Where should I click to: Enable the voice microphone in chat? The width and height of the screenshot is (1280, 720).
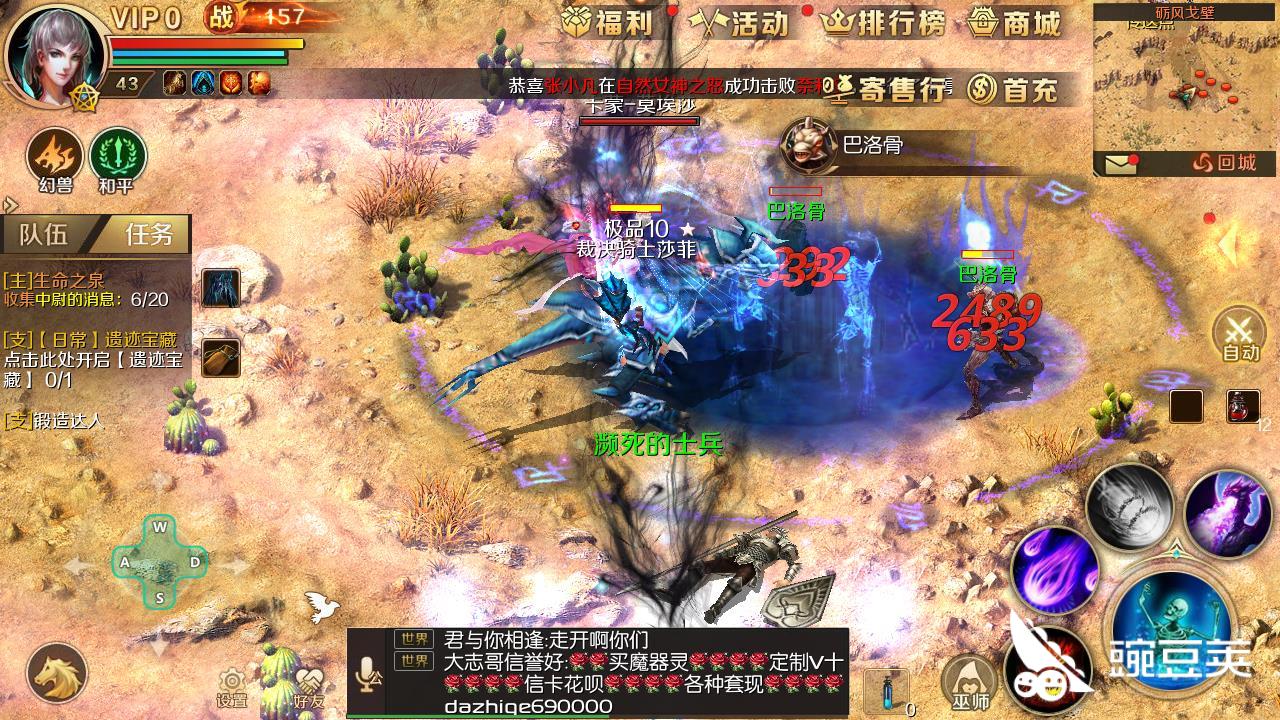[368, 669]
